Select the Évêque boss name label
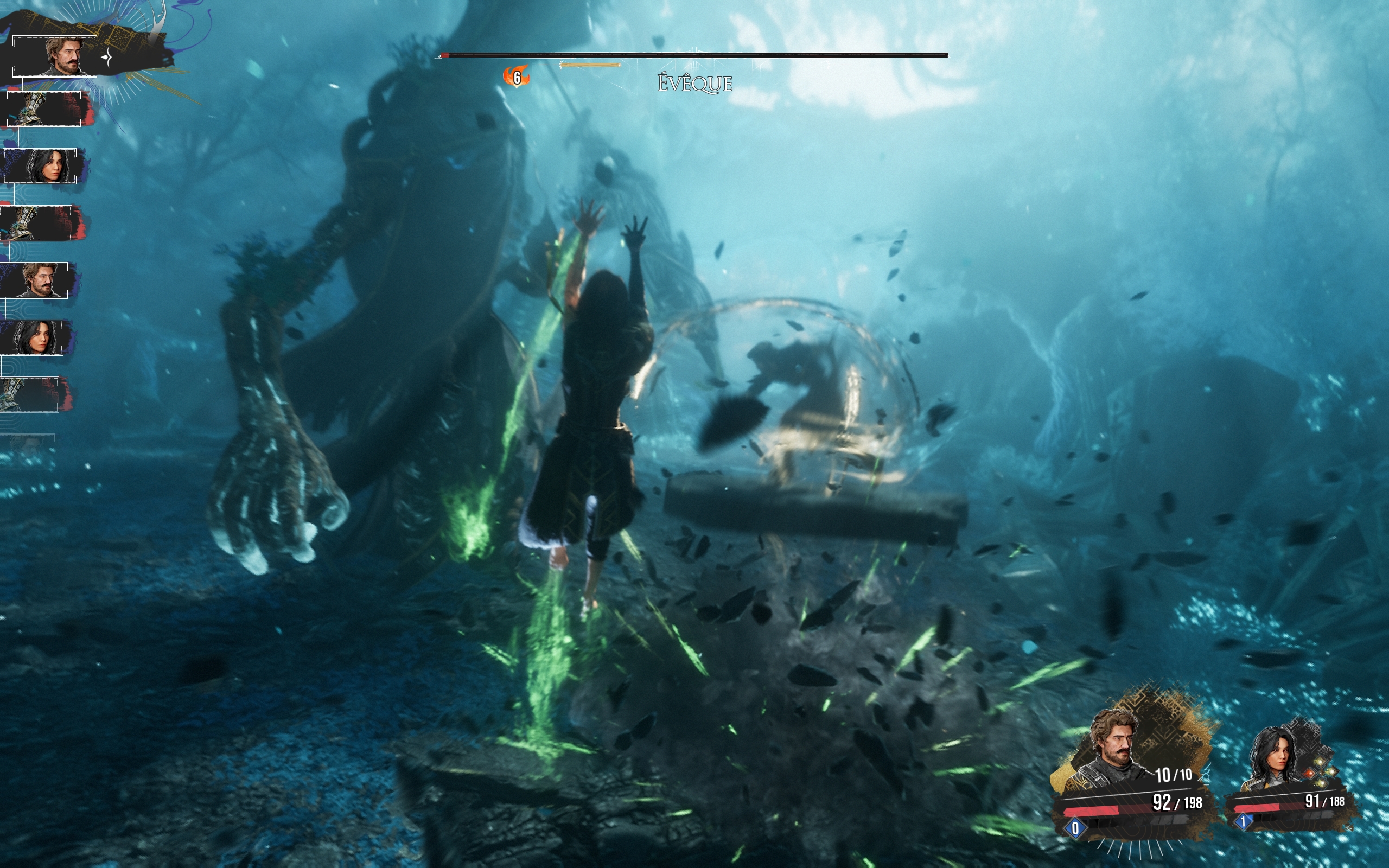 point(694,85)
